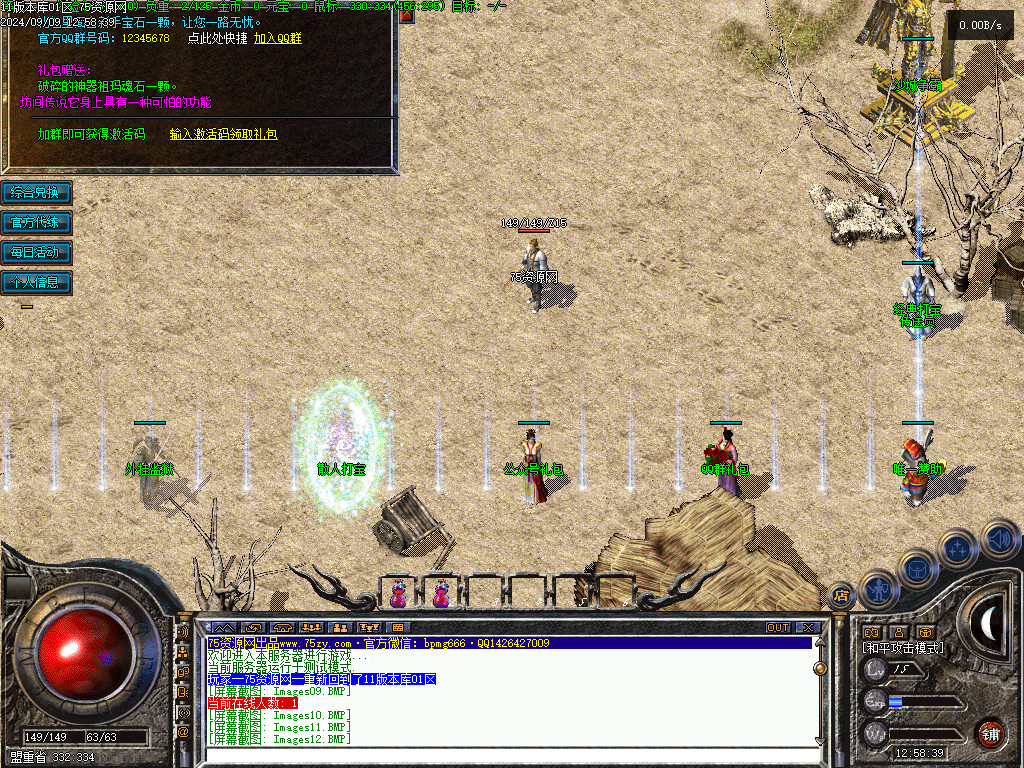Click the 输入激活码领取礼包 link
Screen dimensions: 1024x768
(223, 134)
